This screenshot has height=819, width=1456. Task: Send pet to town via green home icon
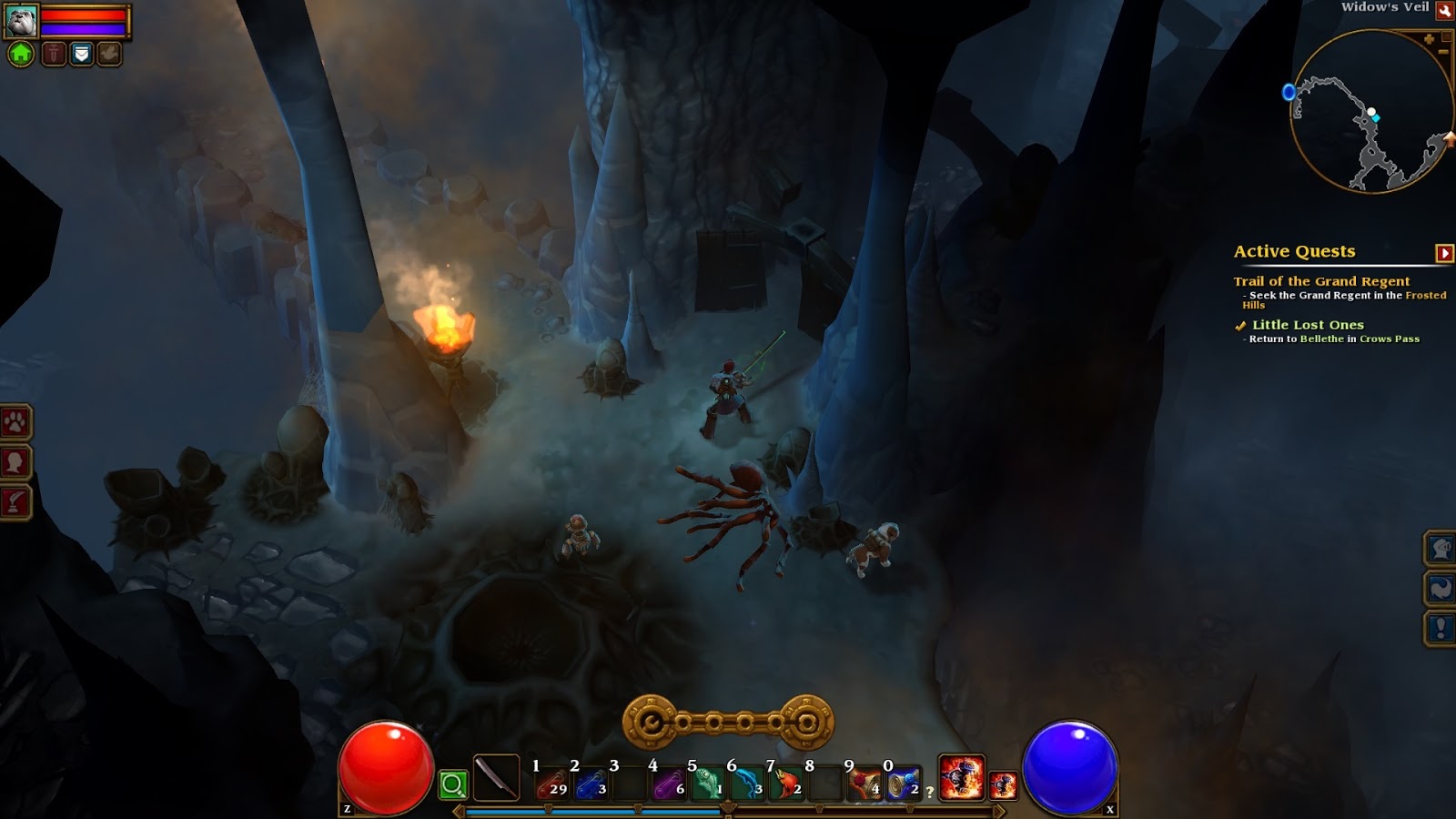(20, 53)
